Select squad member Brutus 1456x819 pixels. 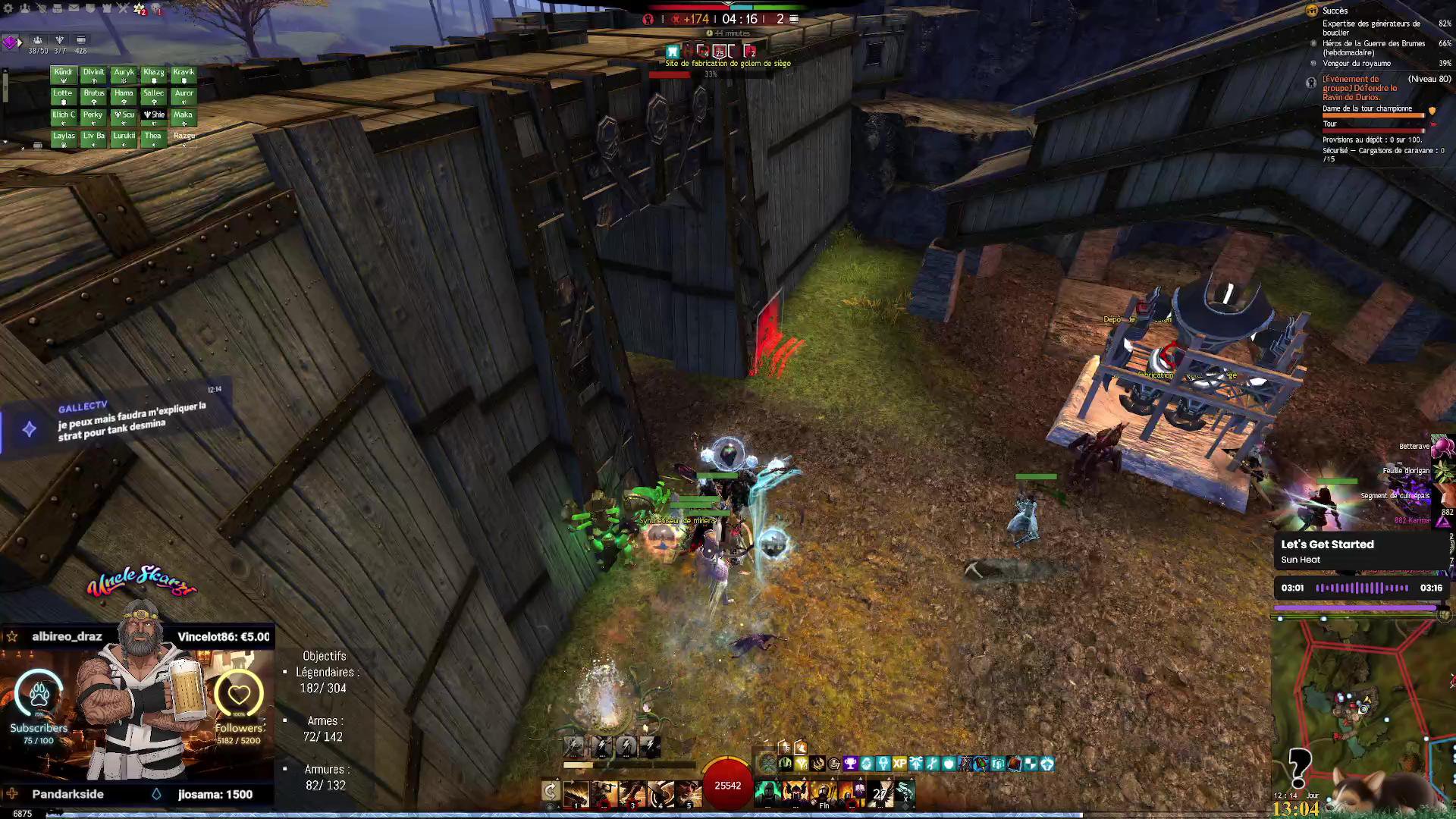[x=94, y=96]
